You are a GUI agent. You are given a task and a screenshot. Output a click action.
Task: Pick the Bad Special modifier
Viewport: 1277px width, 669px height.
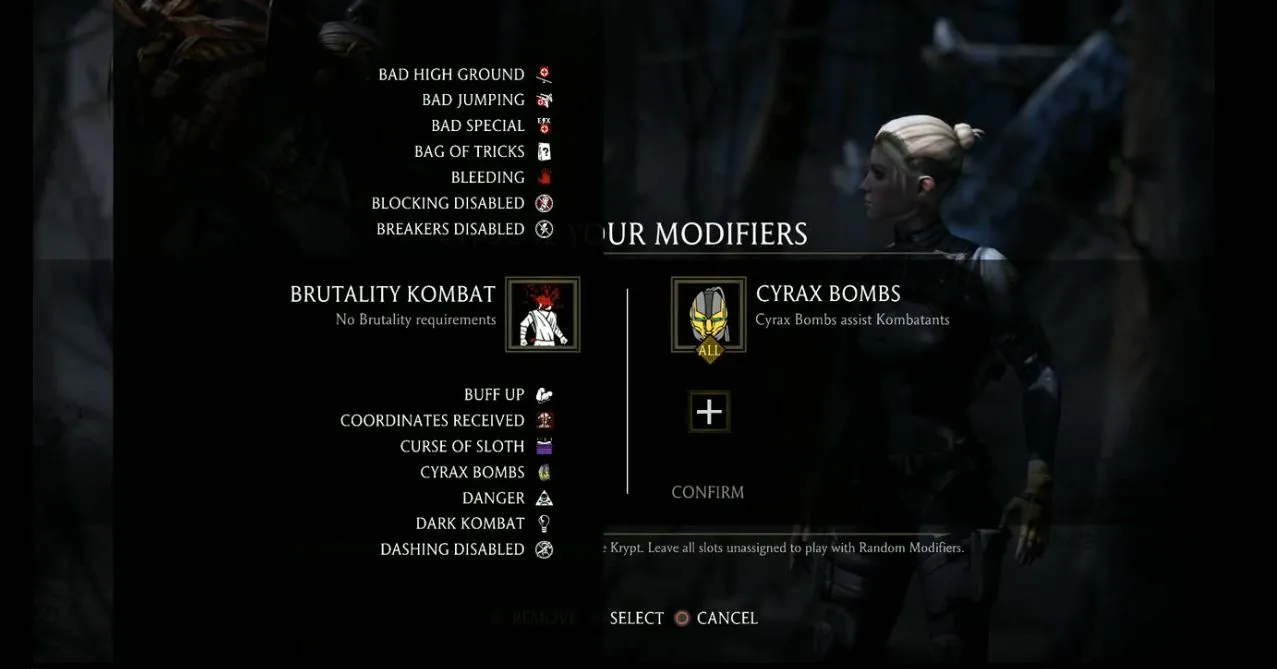(478, 126)
